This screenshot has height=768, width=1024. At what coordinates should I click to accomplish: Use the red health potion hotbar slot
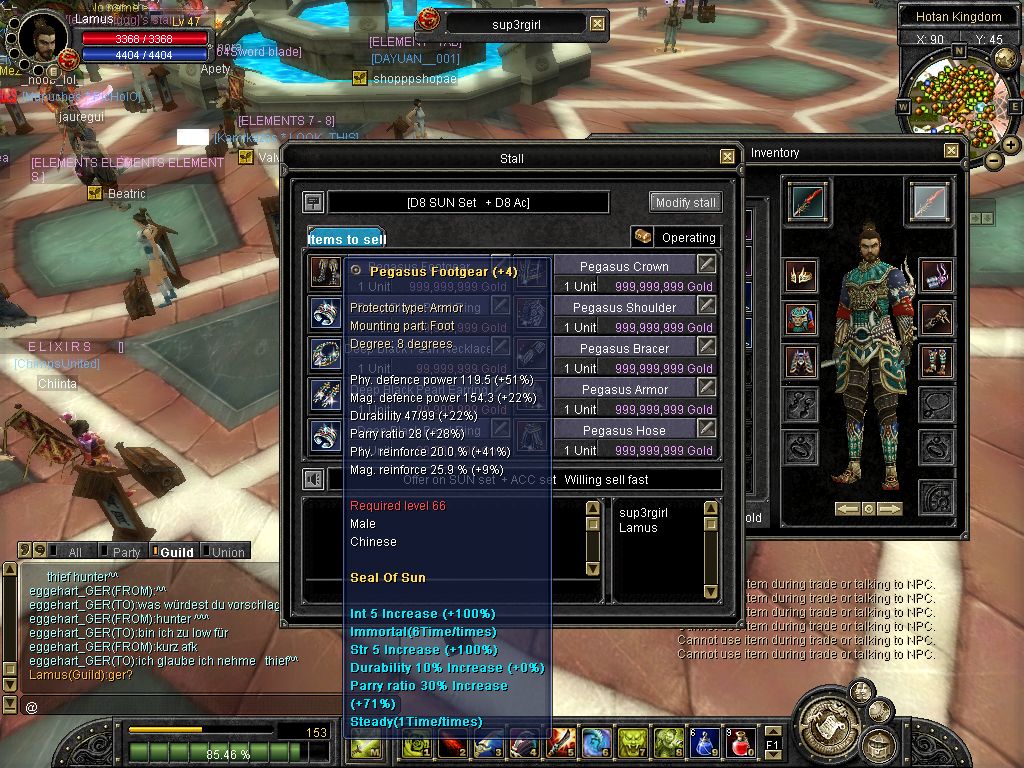point(739,742)
